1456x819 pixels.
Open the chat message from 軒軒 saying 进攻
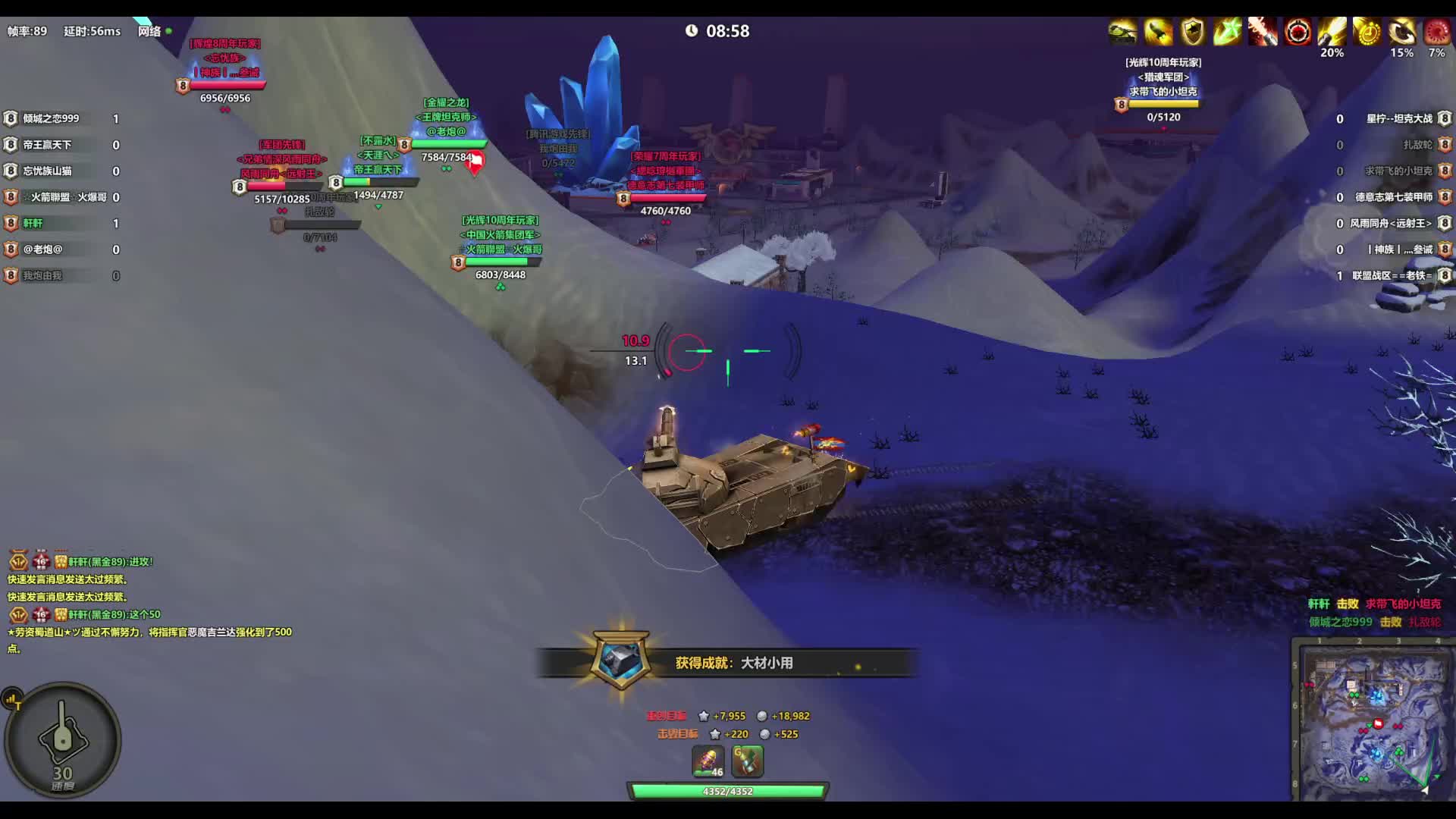pos(110,562)
